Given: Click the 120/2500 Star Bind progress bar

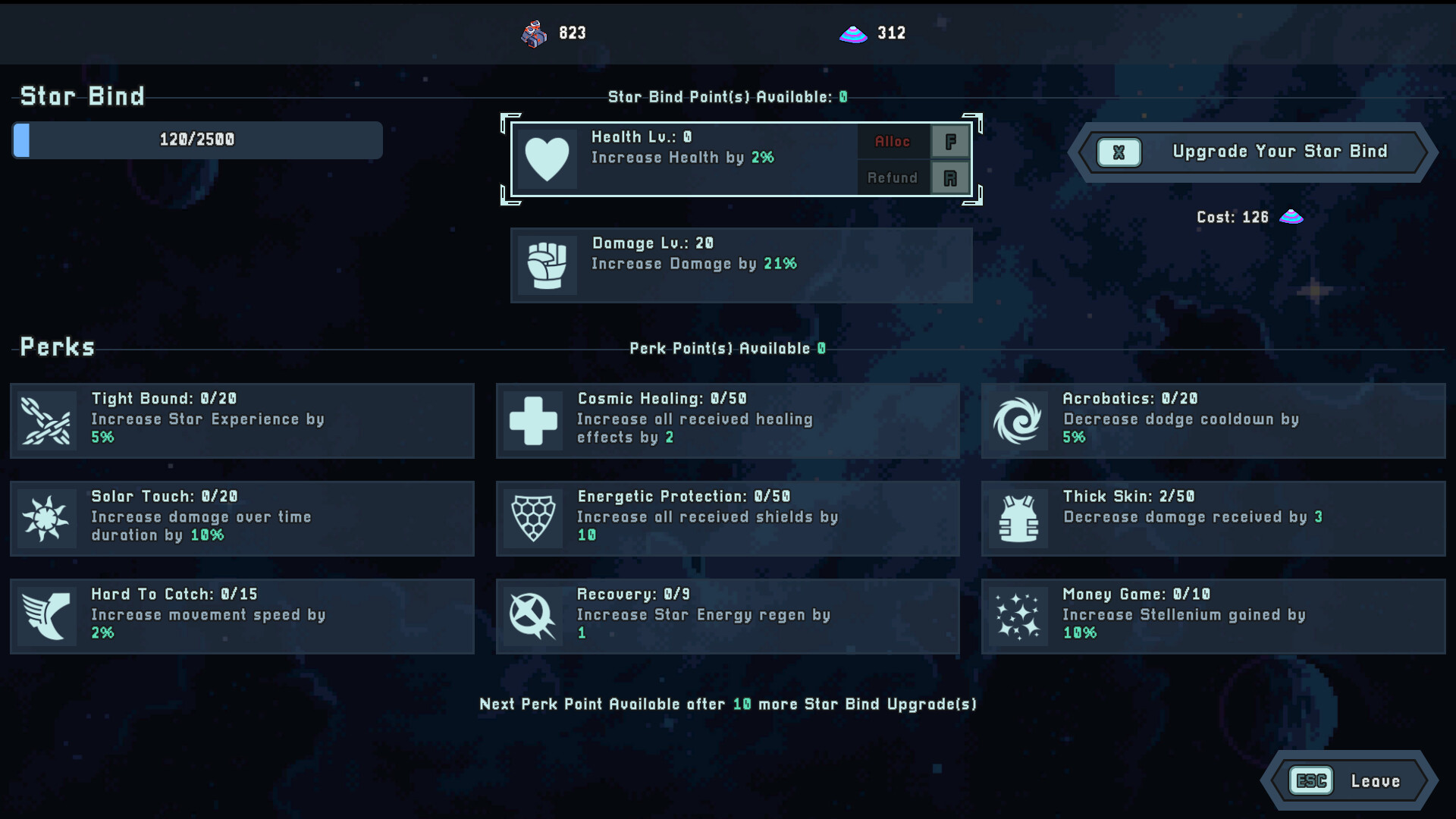Looking at the screenshot, I should pos(196,140).
